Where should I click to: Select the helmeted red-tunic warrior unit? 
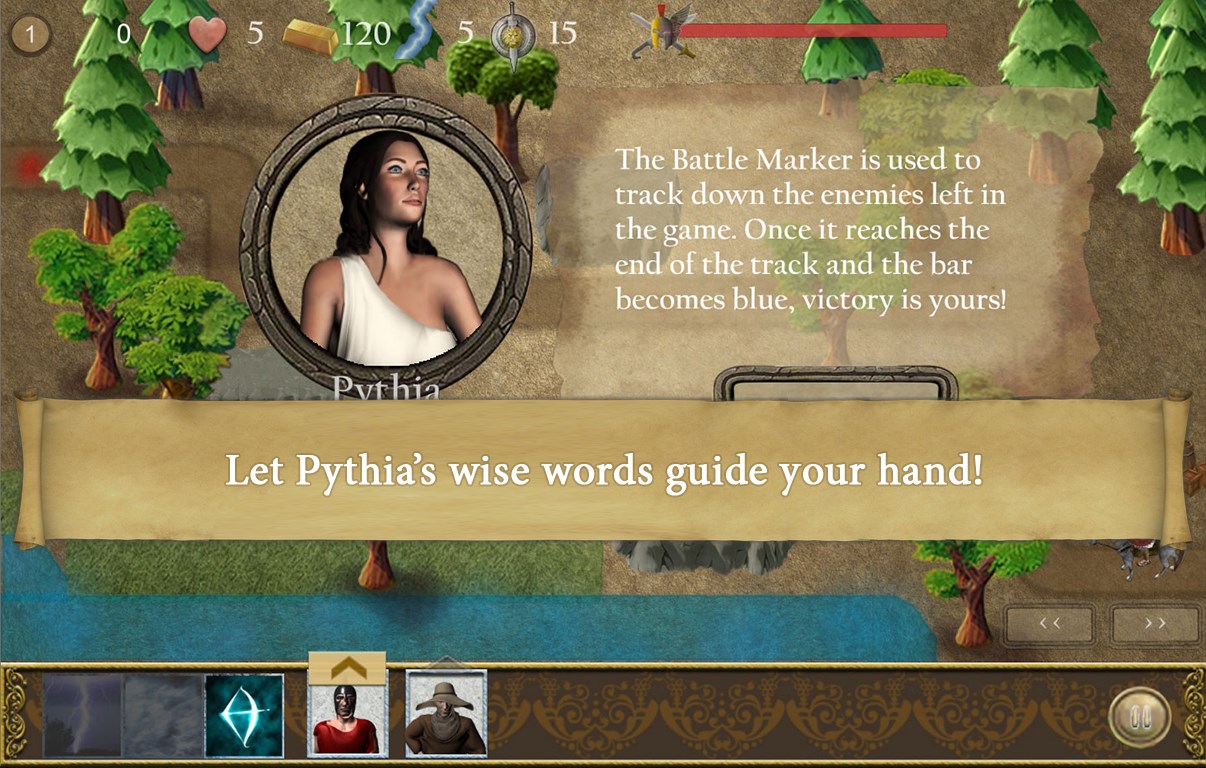(347, 720)
